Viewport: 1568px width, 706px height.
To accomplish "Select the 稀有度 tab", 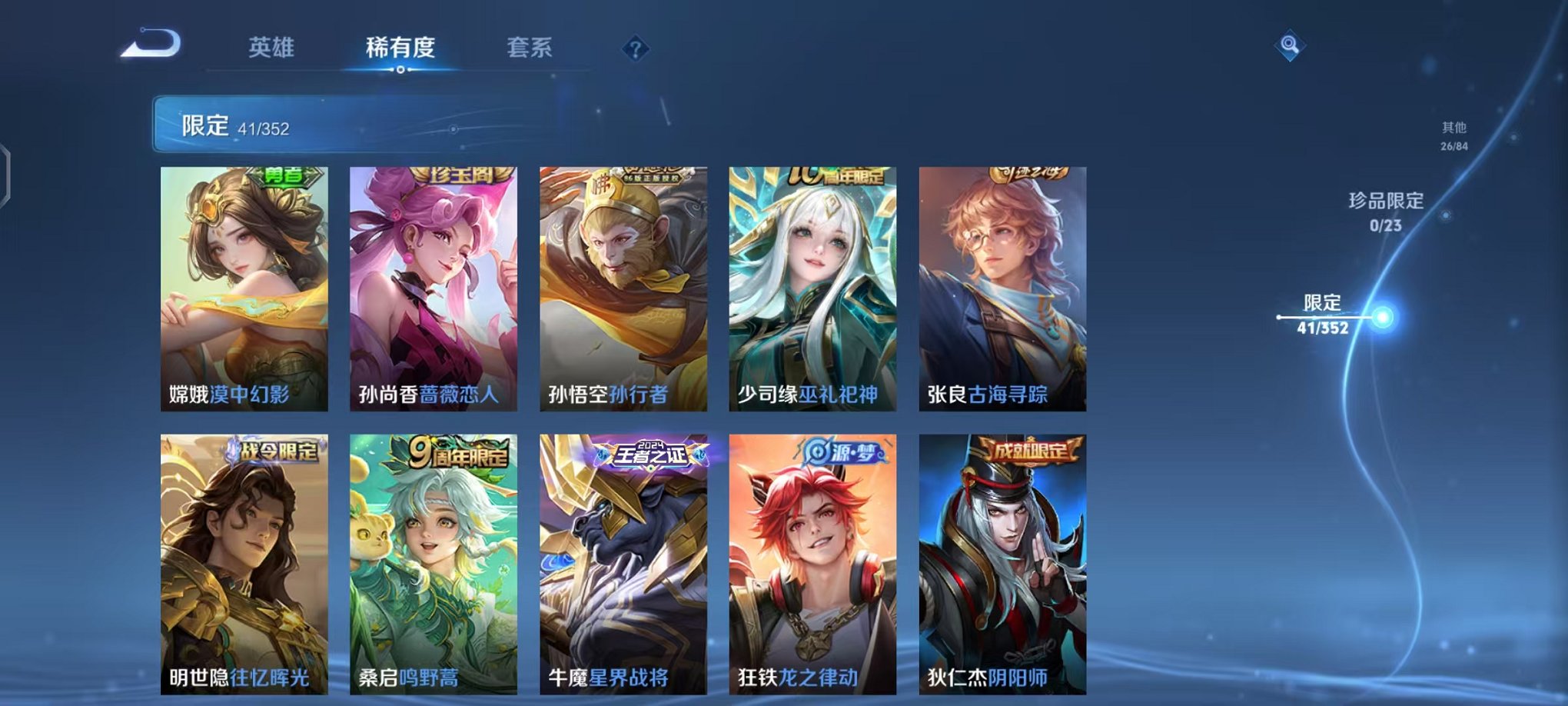I will pos(399,48).
